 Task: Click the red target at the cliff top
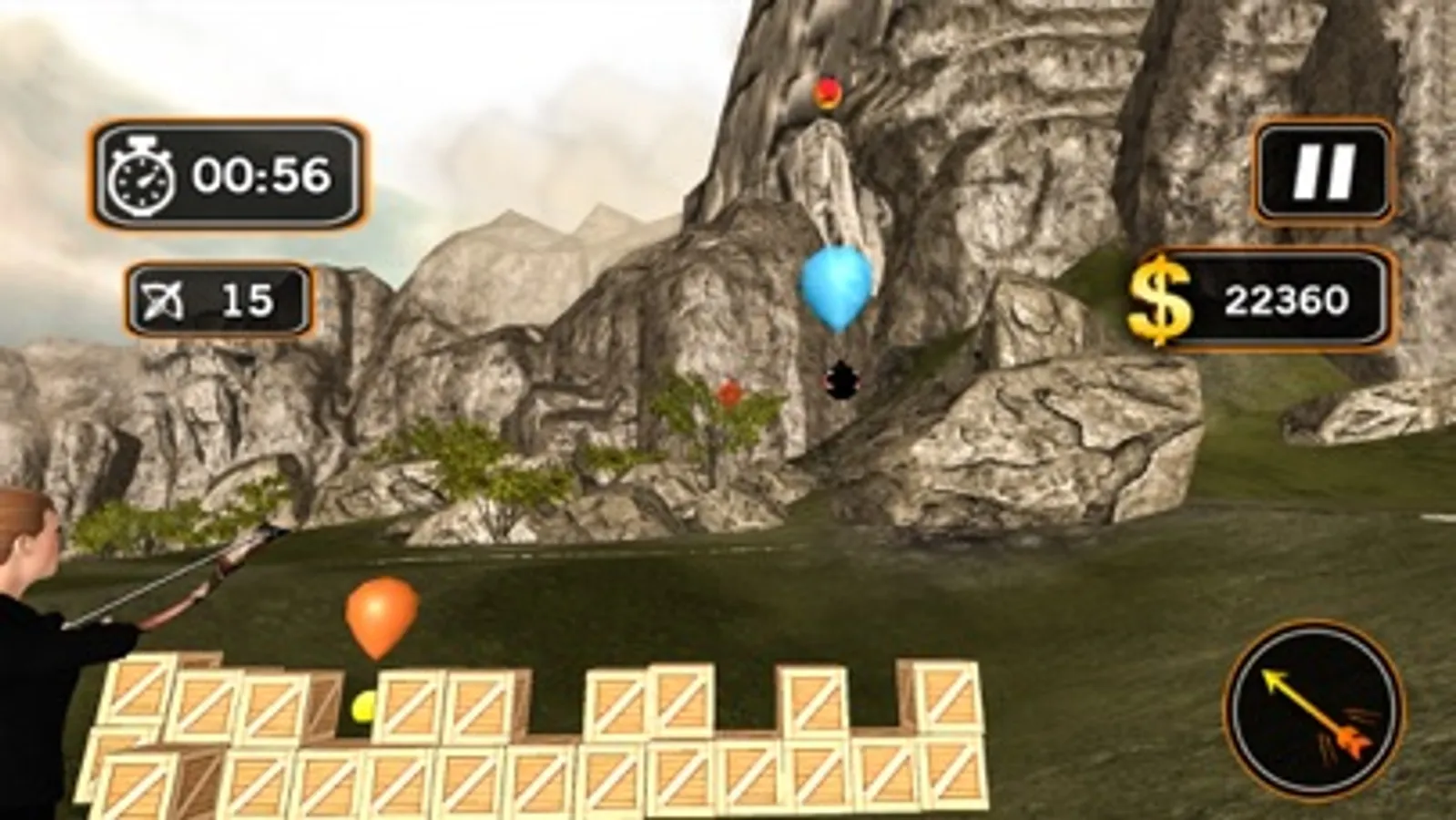[826, 90]
